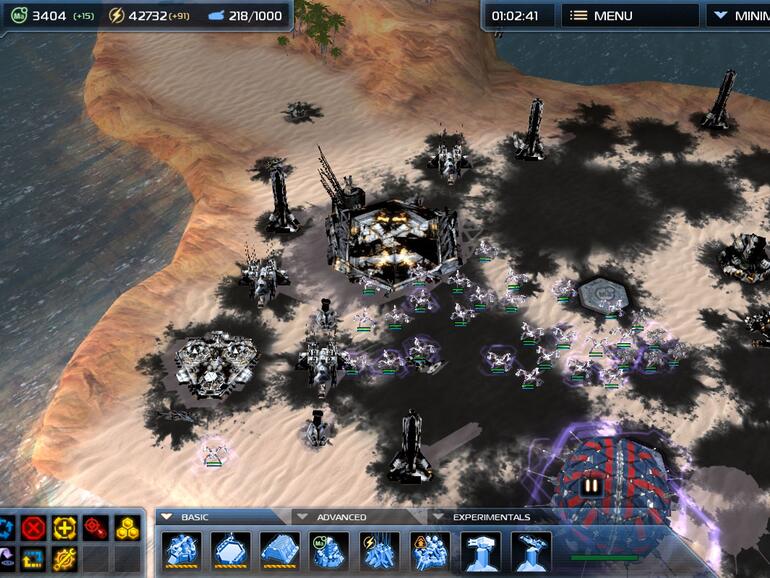Build the last tower turret icon
Image resolution: width=770 pixels, height=578 pixels.
coord(531,551)
